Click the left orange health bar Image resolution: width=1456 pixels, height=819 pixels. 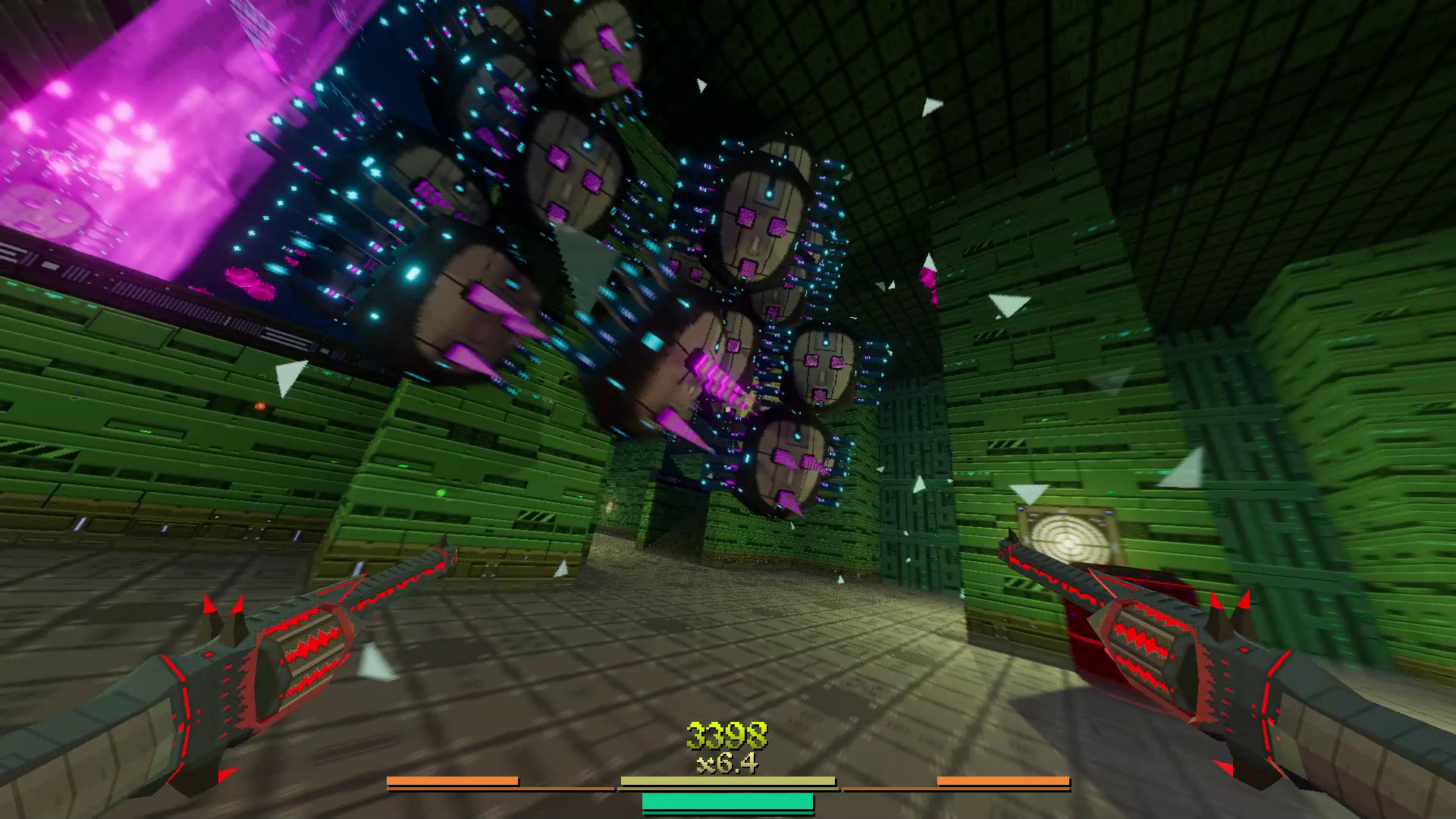(453, 780)
